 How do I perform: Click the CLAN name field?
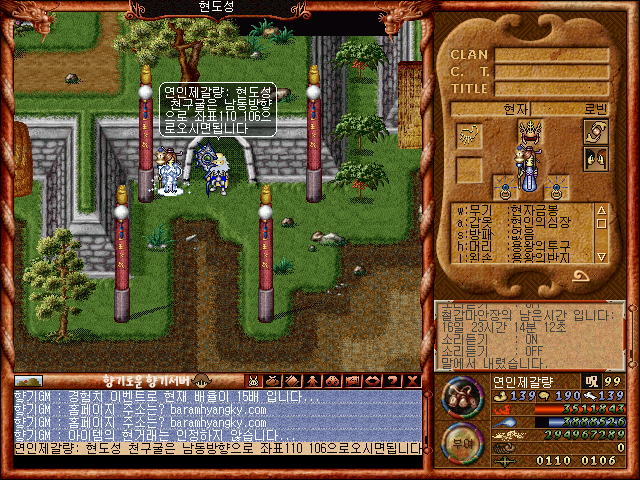(552, 55)
